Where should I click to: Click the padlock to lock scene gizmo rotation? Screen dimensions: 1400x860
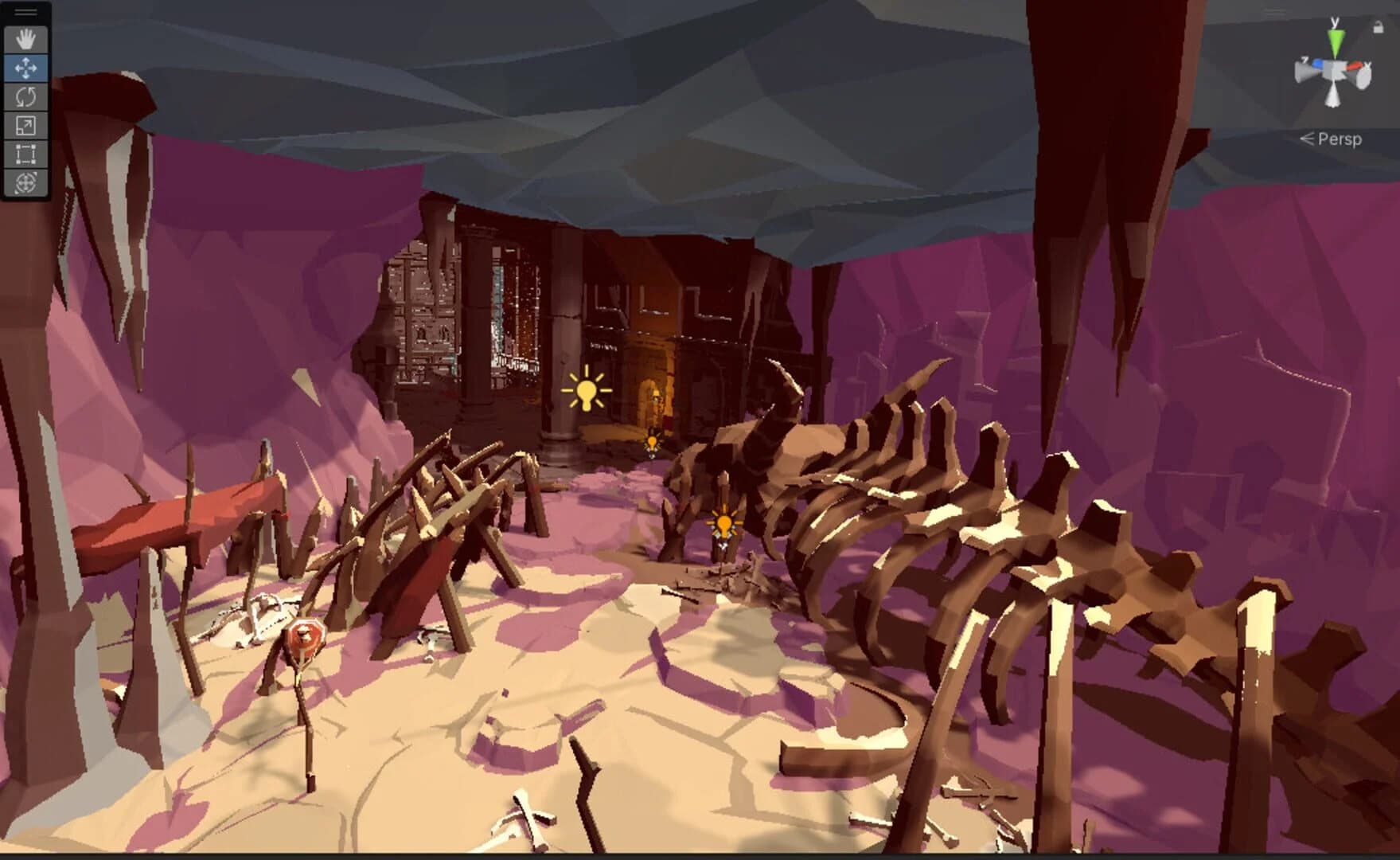pyautogui.click(x=1379, y=27)
